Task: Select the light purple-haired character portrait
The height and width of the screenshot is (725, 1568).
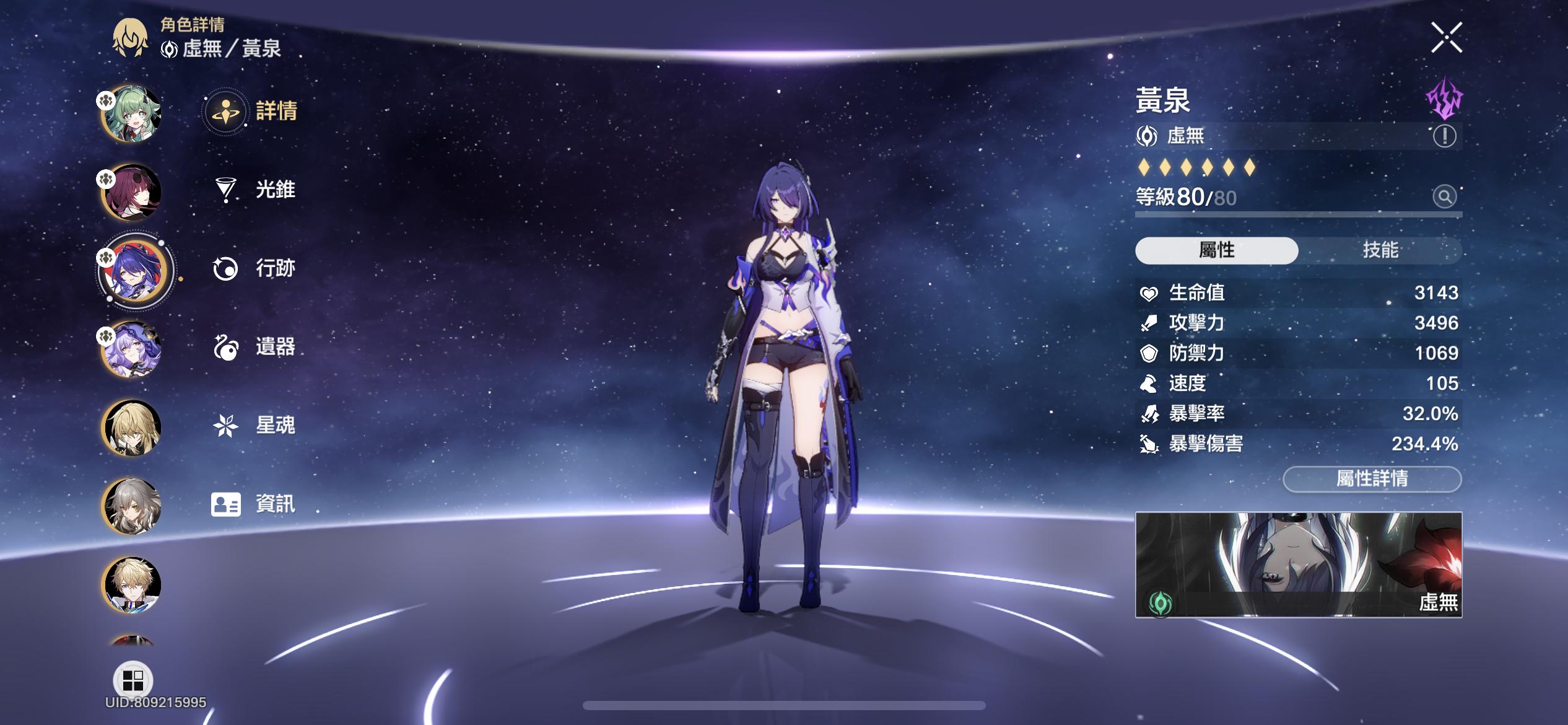Action: (131, 349)
